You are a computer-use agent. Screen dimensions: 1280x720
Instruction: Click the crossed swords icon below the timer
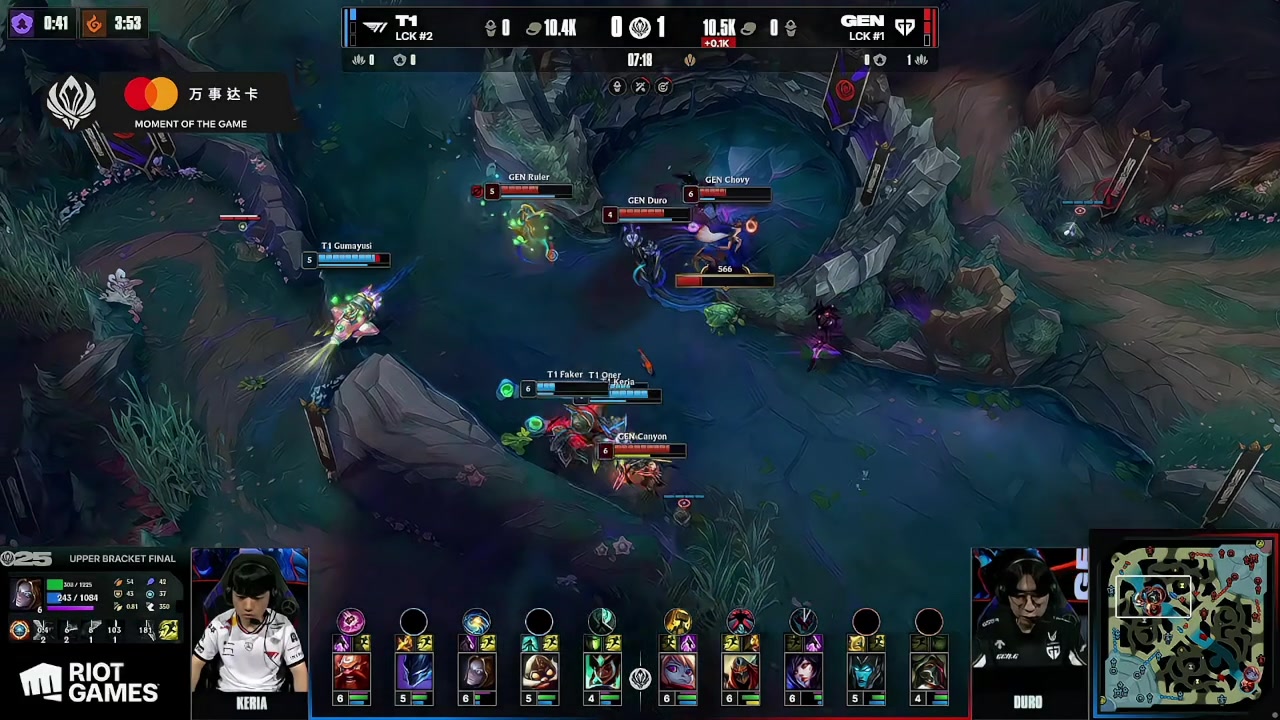640,87
